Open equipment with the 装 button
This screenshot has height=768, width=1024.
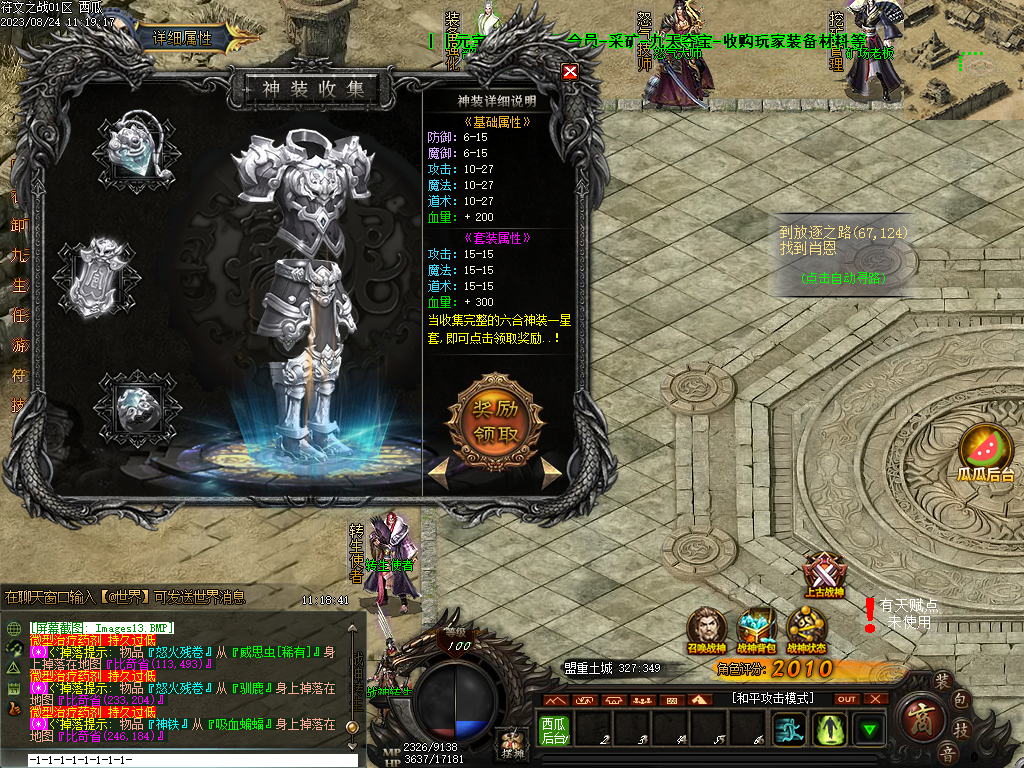tap(941, 681)
